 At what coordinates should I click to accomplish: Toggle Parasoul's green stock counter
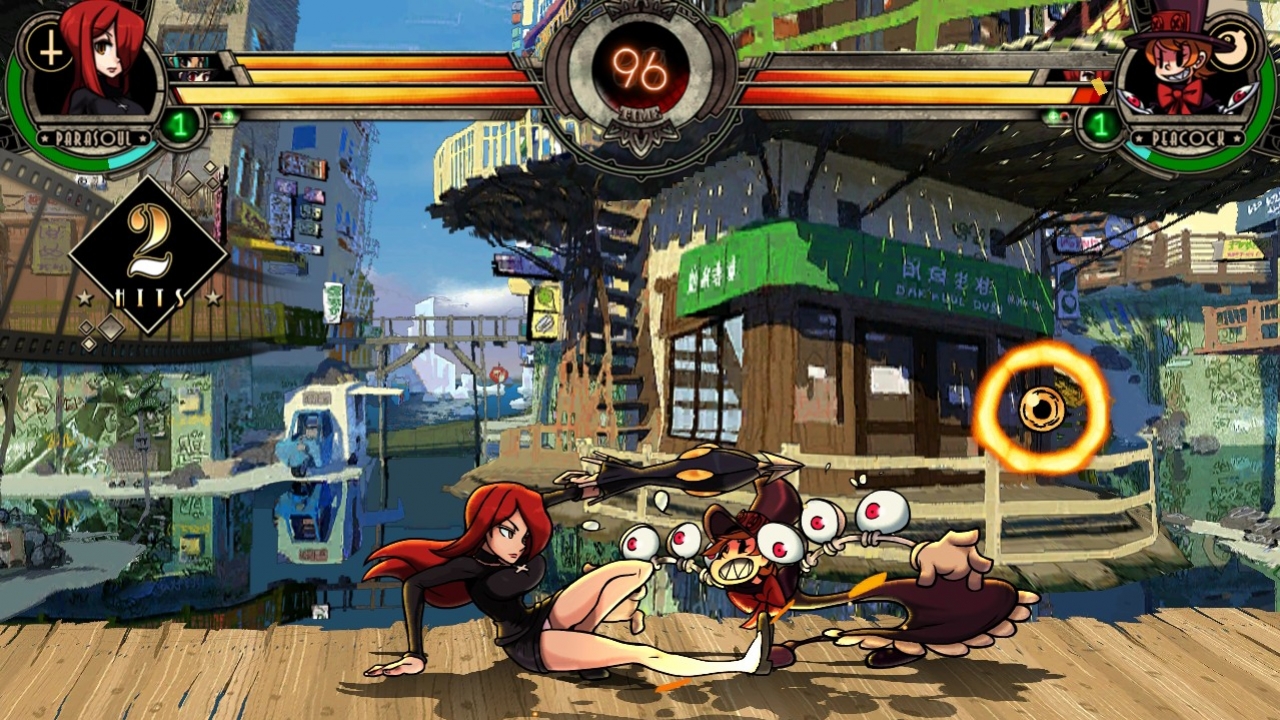(x=178, y=124)
